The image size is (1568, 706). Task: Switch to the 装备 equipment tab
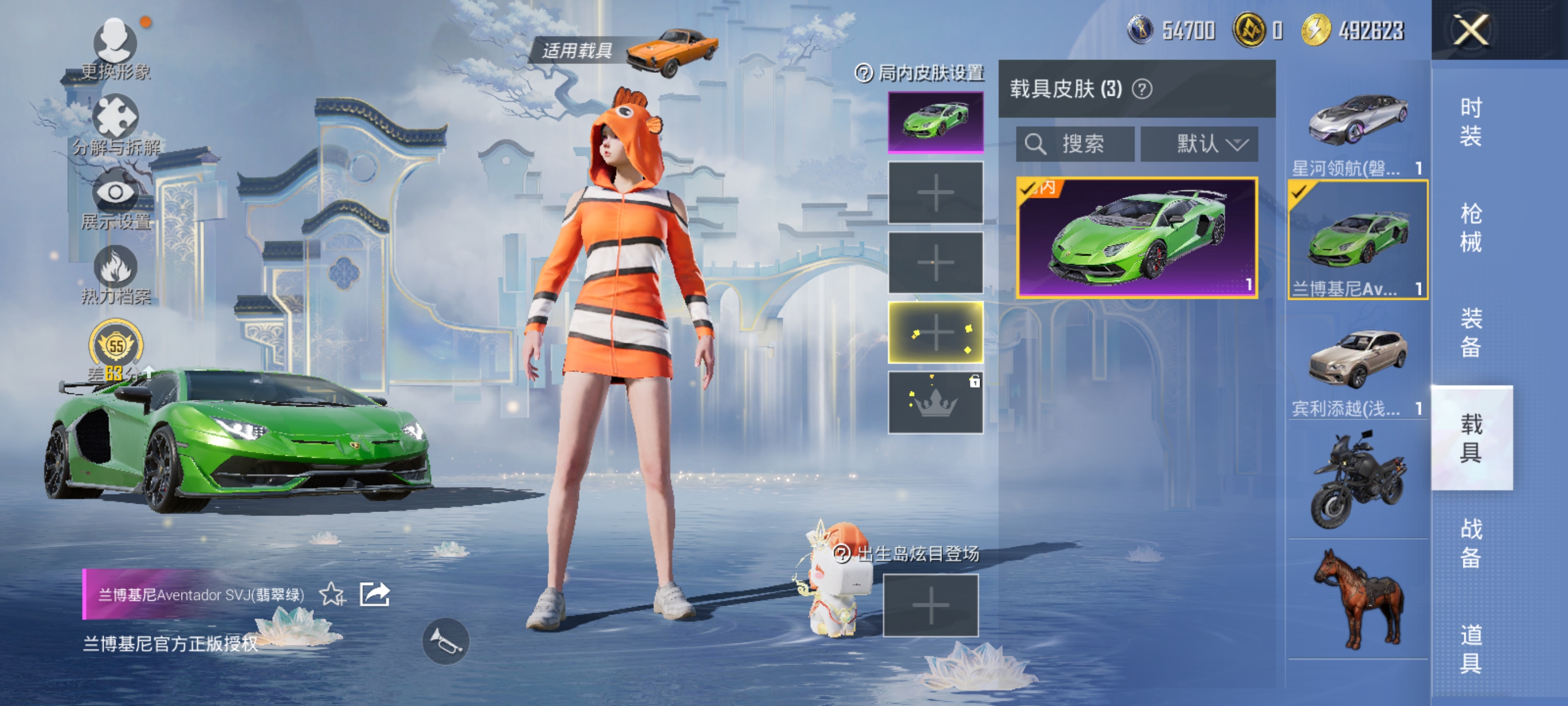[x=1471, y=333]
